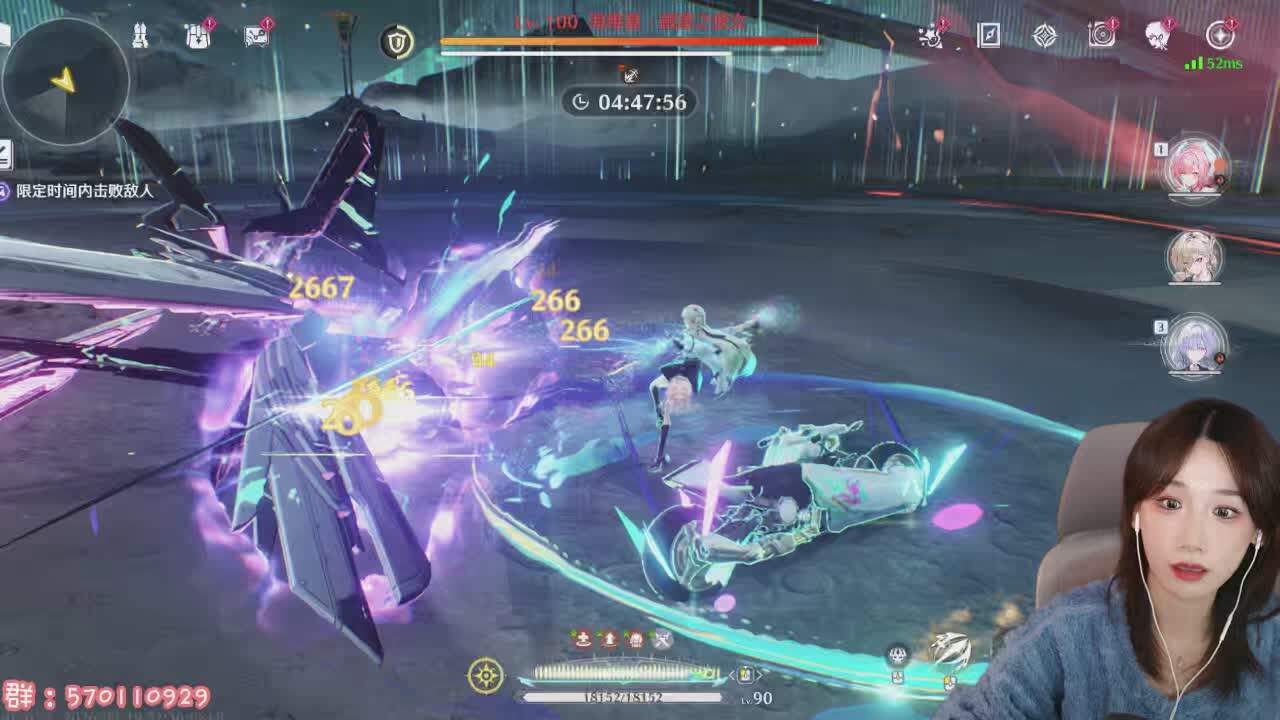Viewport: 1280px width, 720px height.
Task: Open the backpack inventory icon
Action: point(198,36)
